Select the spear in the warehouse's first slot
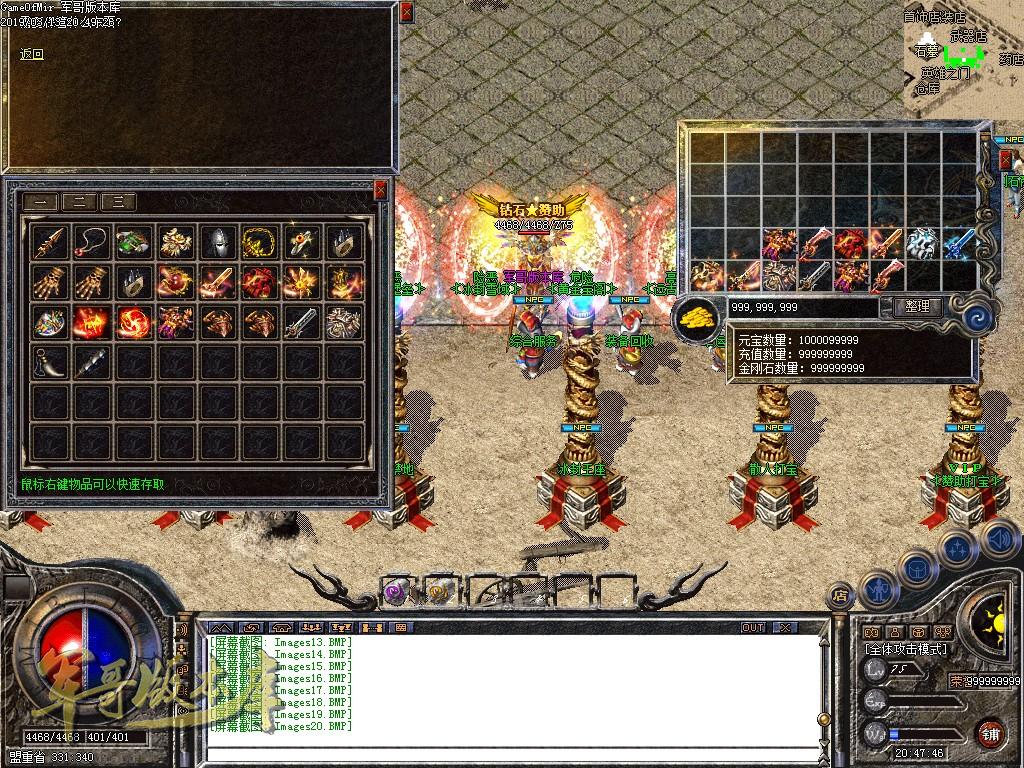The width and height of the screenshot is (1024, 768). click(x=51, y=242)
